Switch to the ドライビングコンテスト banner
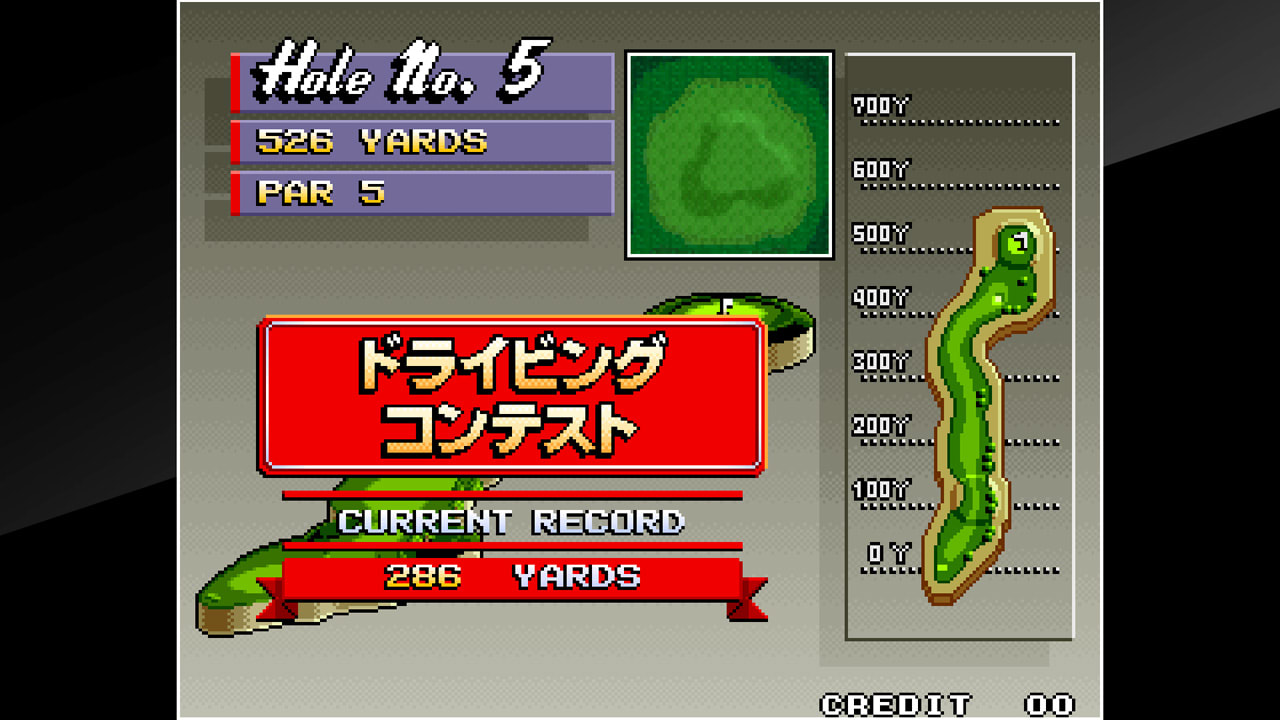Screen dimensions: 1280x720 [513, 392]
